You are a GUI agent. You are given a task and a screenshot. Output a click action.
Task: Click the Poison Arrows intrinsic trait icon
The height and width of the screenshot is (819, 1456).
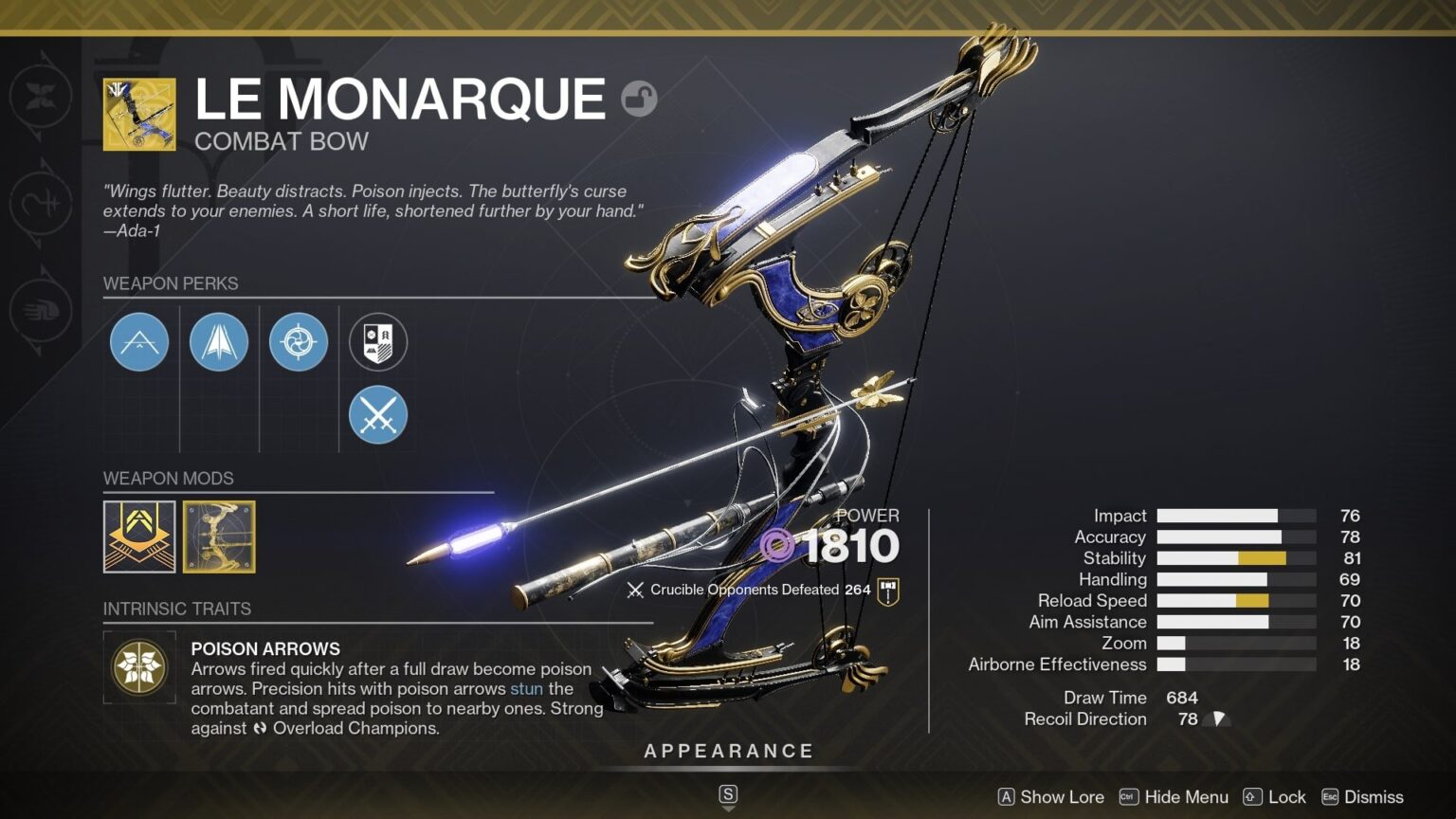(138, 667)
